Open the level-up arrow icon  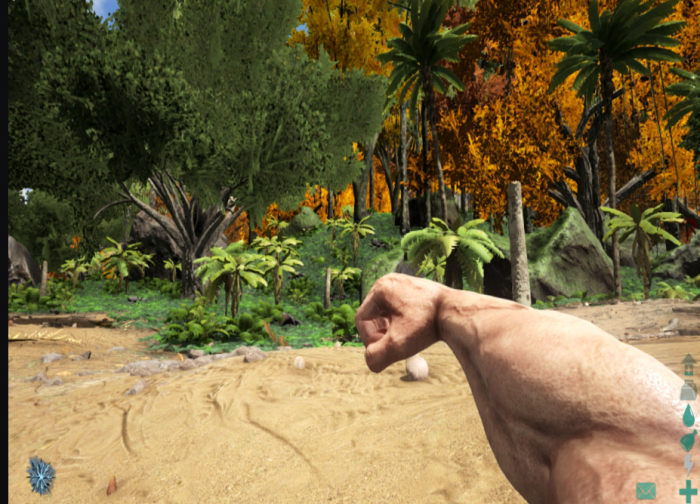(688, 365)
